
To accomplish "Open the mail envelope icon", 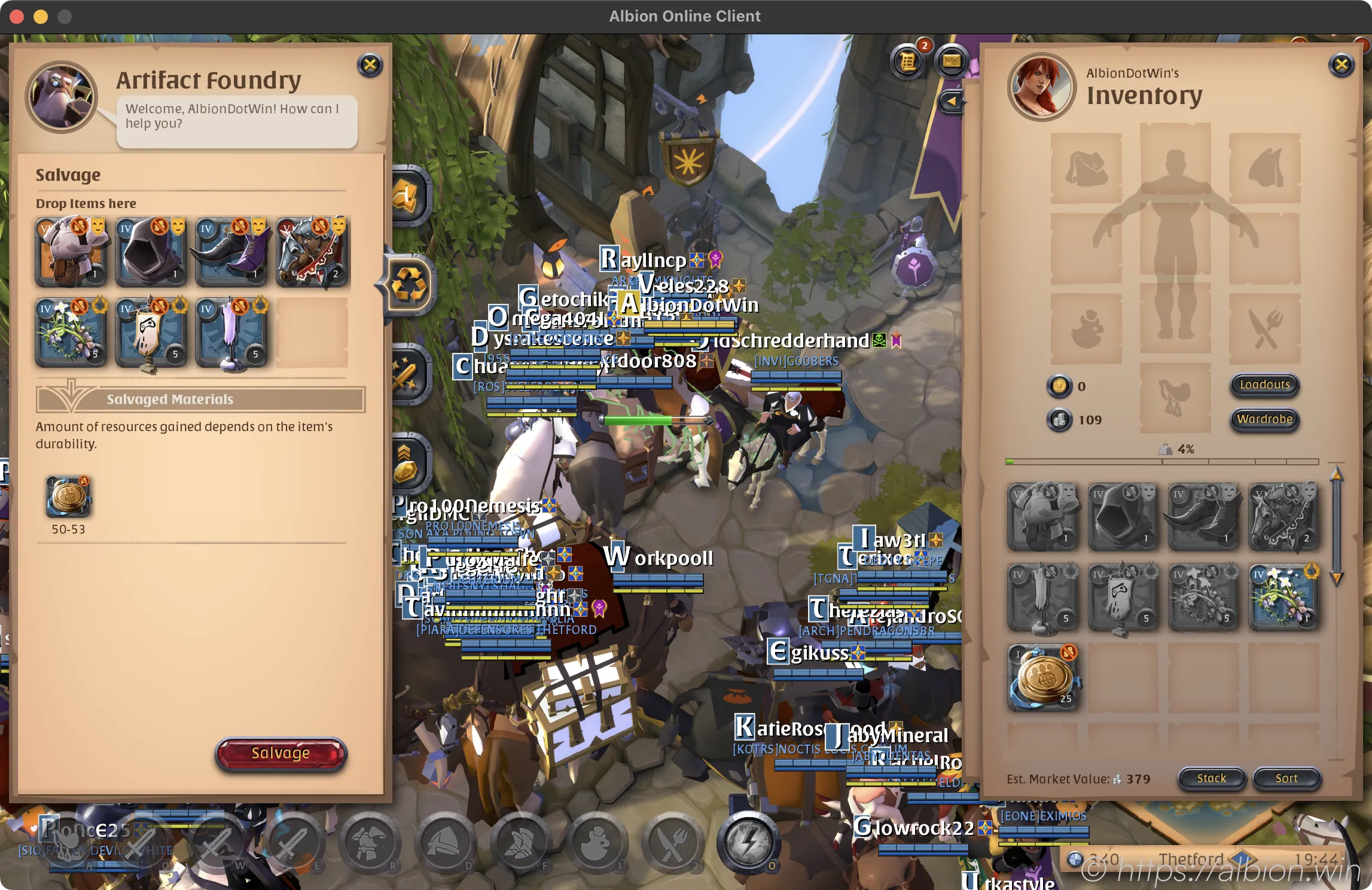I will click(x=951, y=61).
